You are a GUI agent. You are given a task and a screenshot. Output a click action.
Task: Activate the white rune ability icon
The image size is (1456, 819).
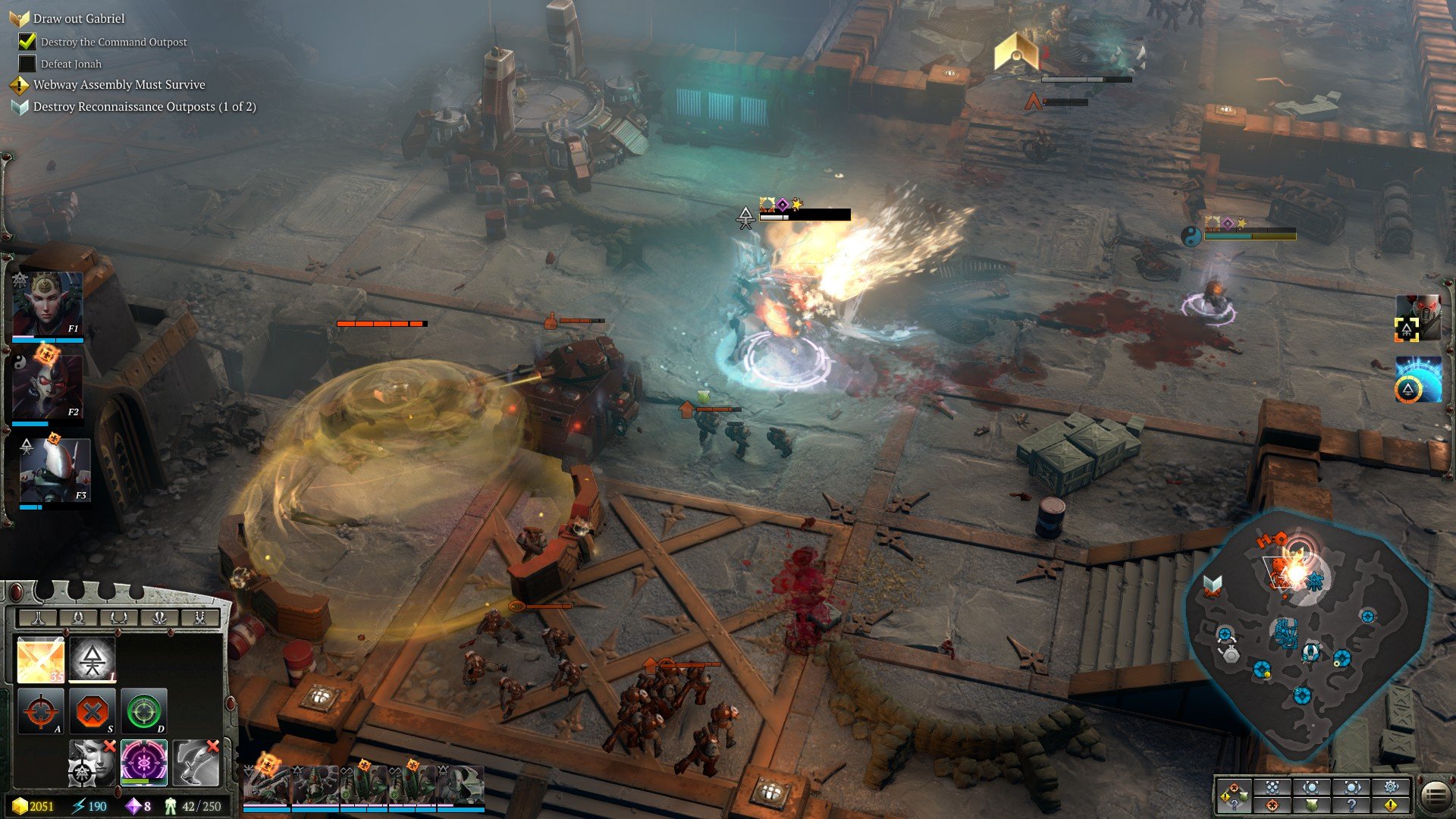[x=93, y=660]
